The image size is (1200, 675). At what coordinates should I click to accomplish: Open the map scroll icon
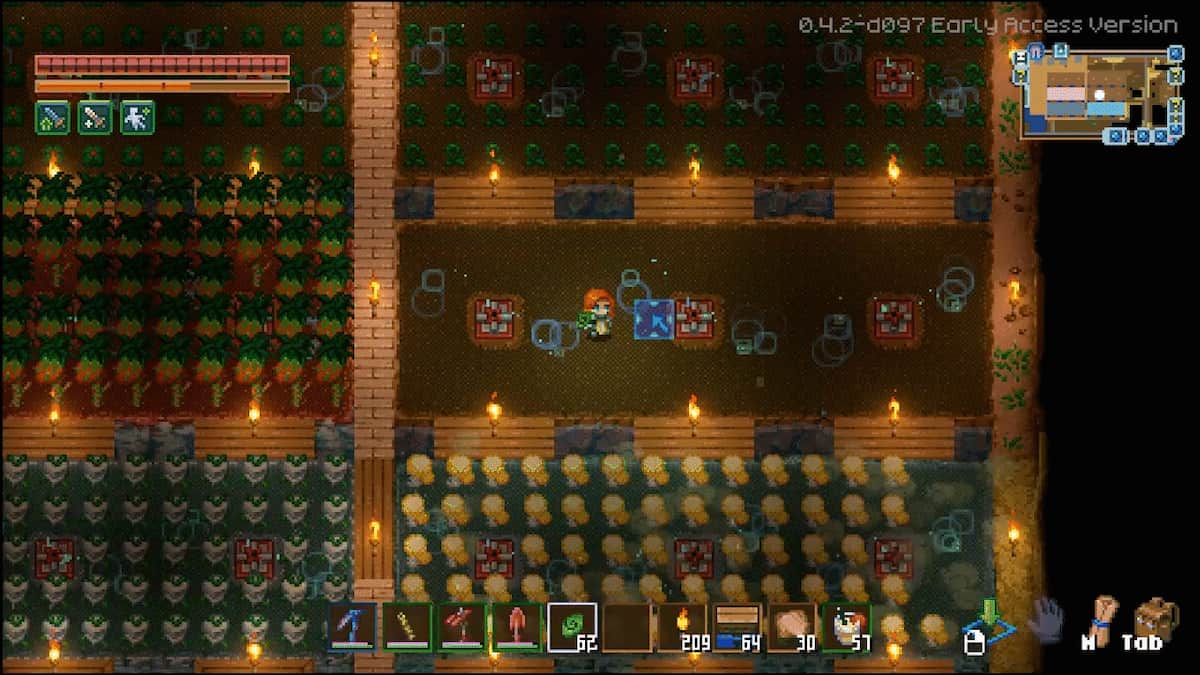pyautogui.click(x=1102, y=617)
